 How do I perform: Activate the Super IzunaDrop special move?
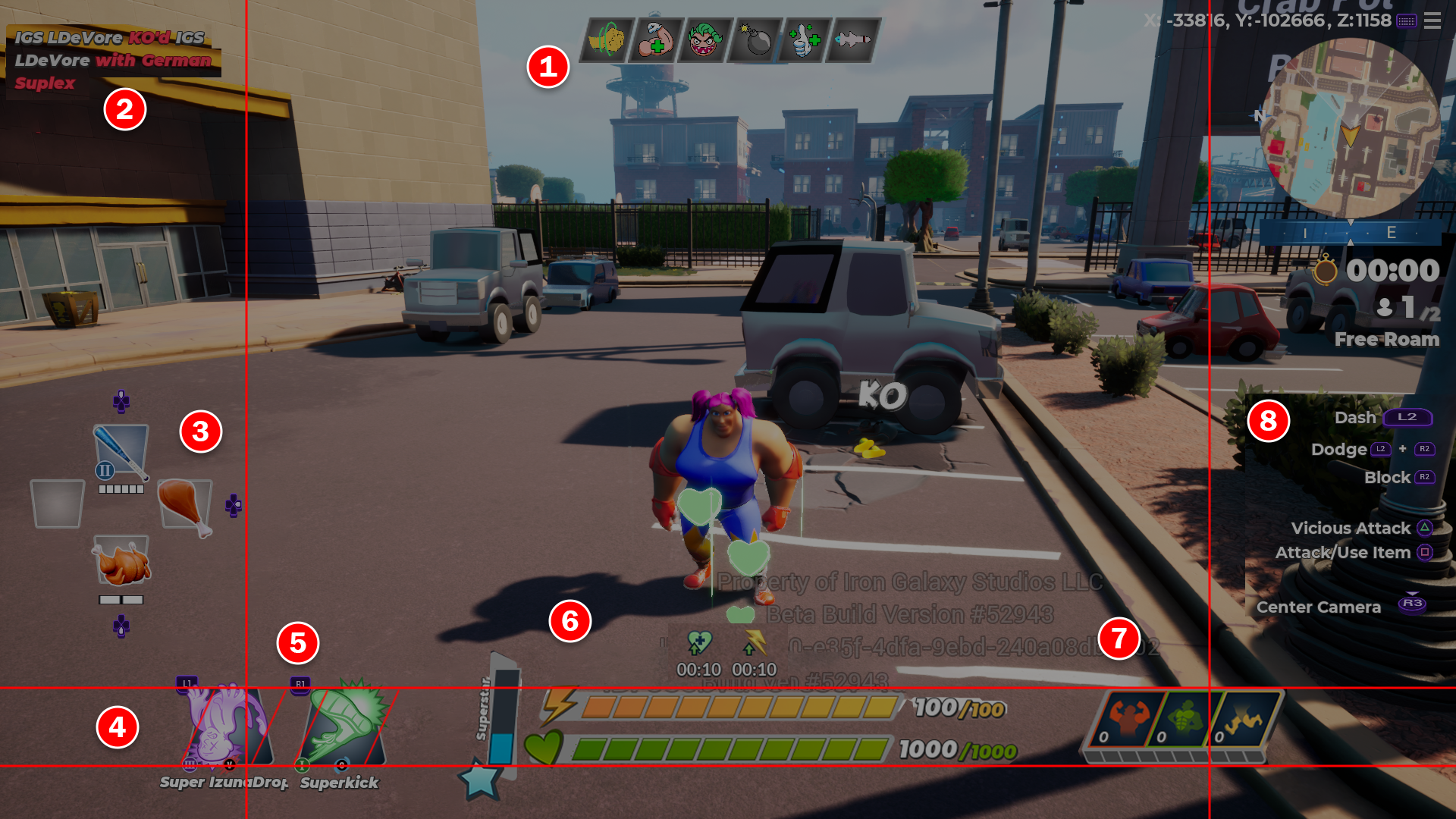tap(224, 728)
